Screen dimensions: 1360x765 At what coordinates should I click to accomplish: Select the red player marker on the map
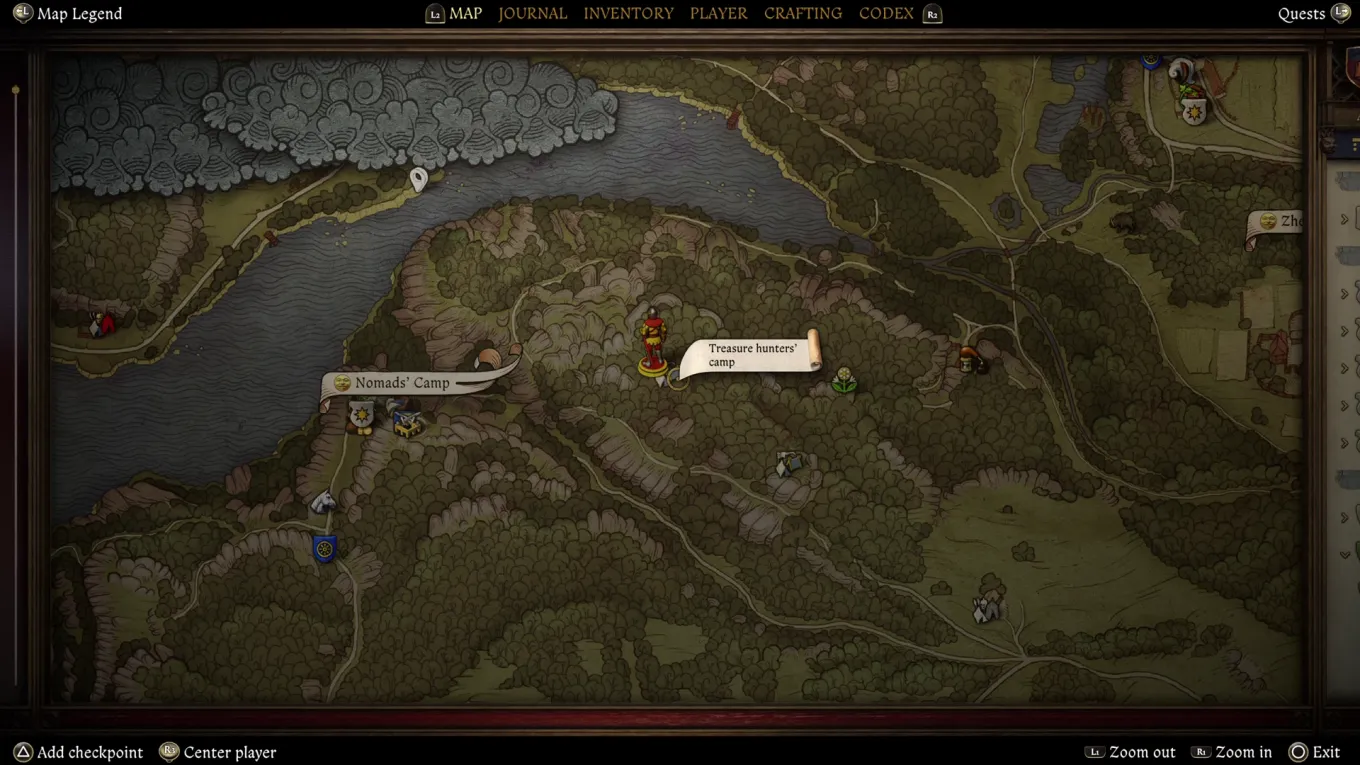point(652,340)
